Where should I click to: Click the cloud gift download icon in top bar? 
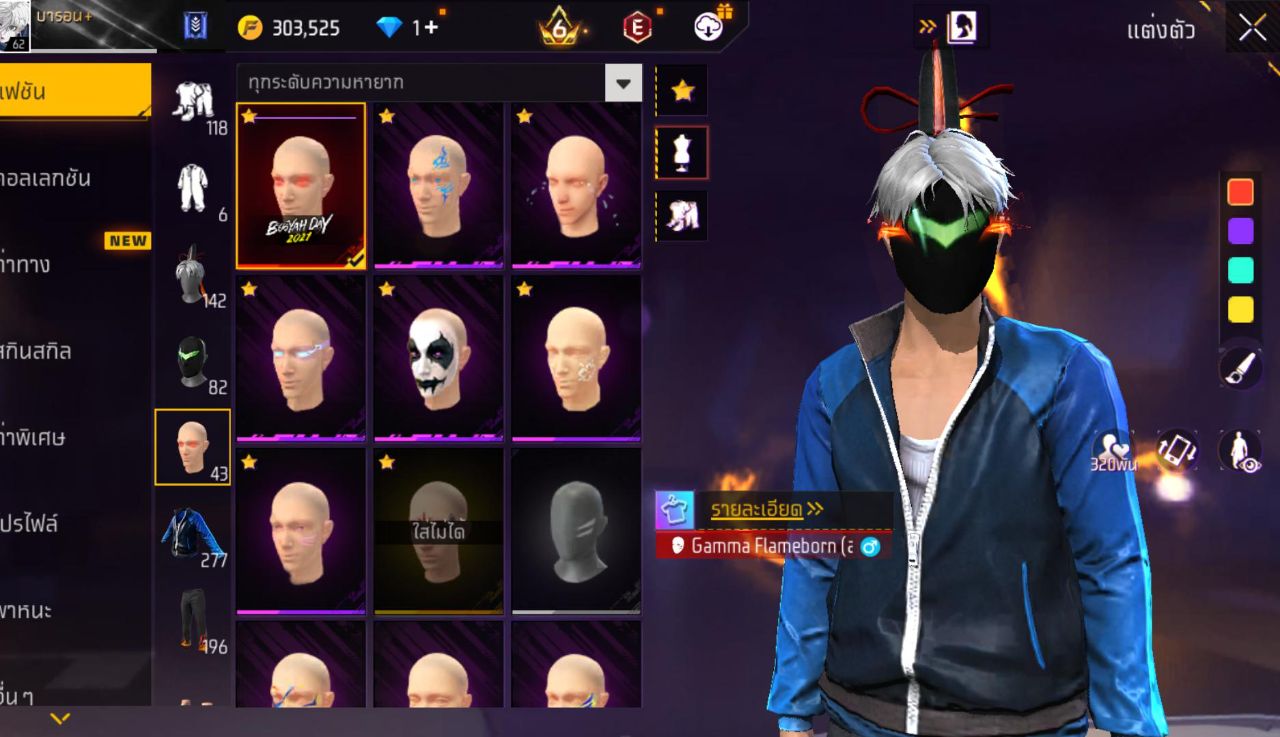click(707, 27)
